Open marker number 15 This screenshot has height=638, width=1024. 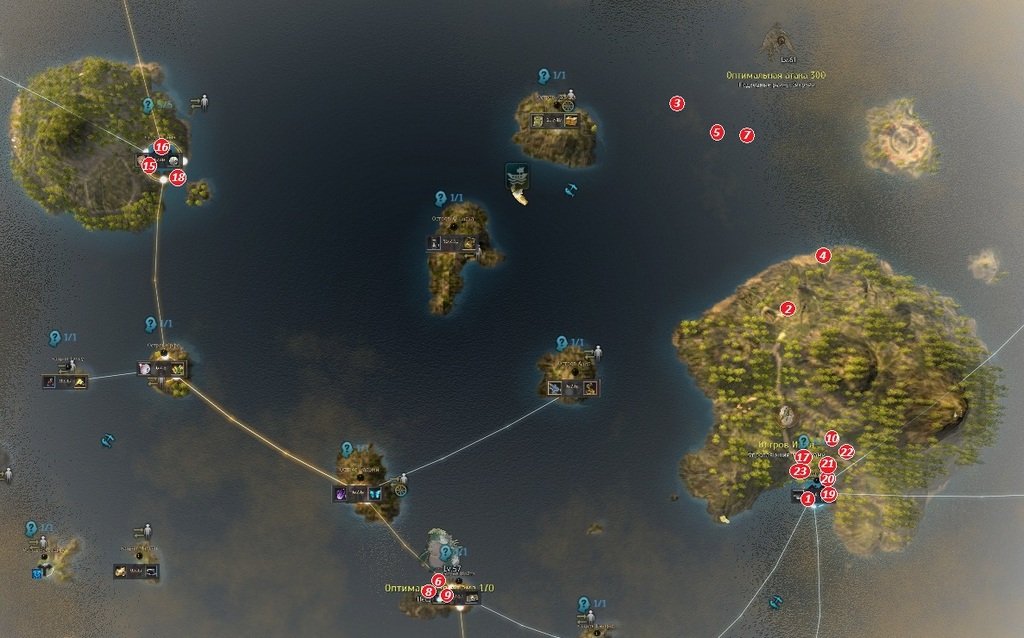point(149,165)
